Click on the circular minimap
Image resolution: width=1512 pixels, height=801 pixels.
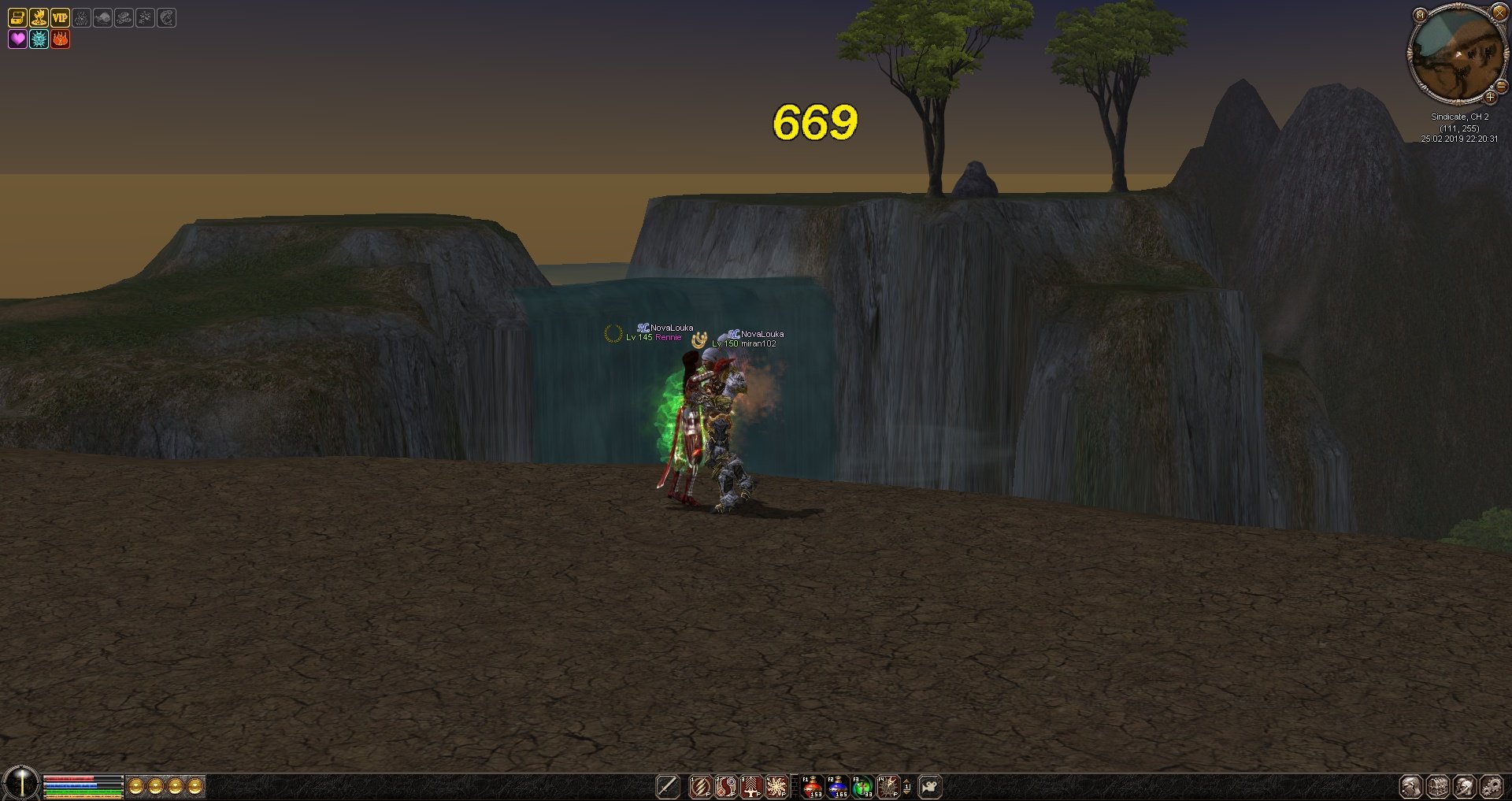click(x=1456, y=55)
